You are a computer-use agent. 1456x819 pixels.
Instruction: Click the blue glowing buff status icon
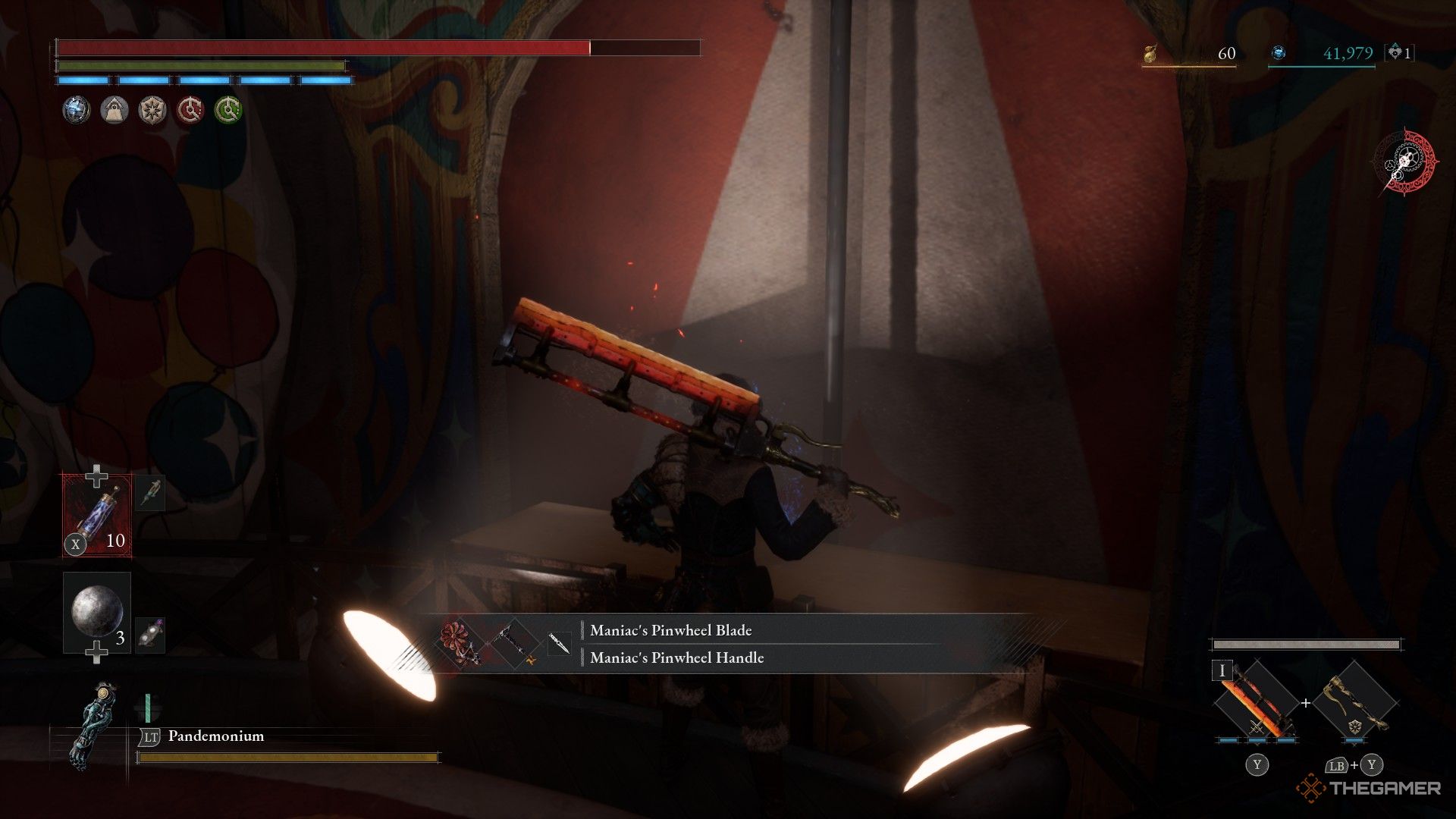tap(76, 111)
